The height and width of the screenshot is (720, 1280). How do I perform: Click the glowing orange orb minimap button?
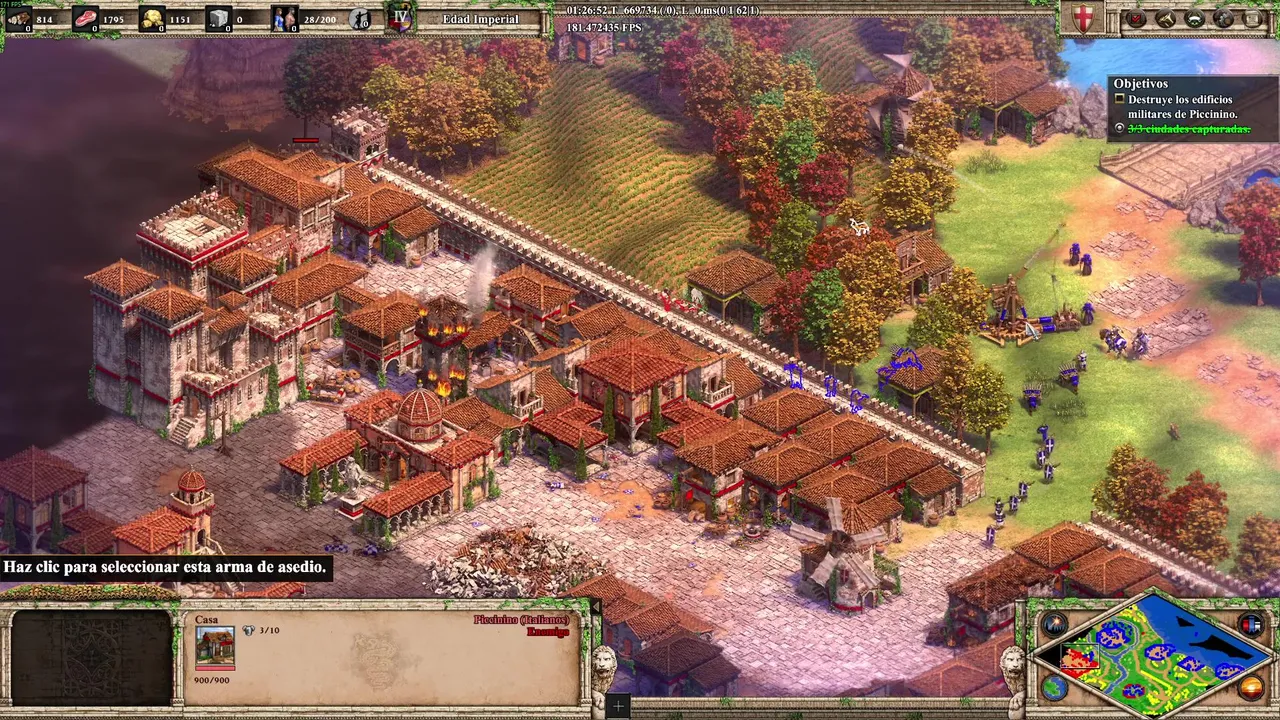pos(1250,687)
